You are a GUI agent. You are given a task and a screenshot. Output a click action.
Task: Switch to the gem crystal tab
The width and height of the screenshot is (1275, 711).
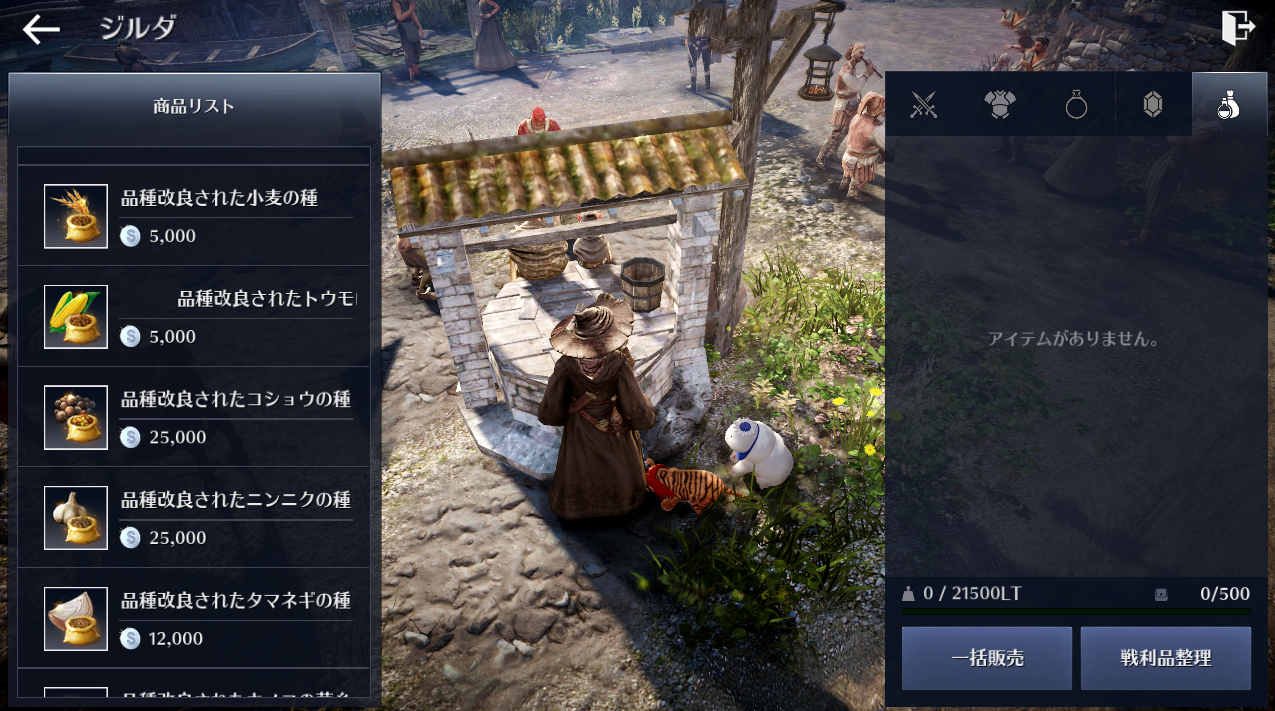(1153, 105)
